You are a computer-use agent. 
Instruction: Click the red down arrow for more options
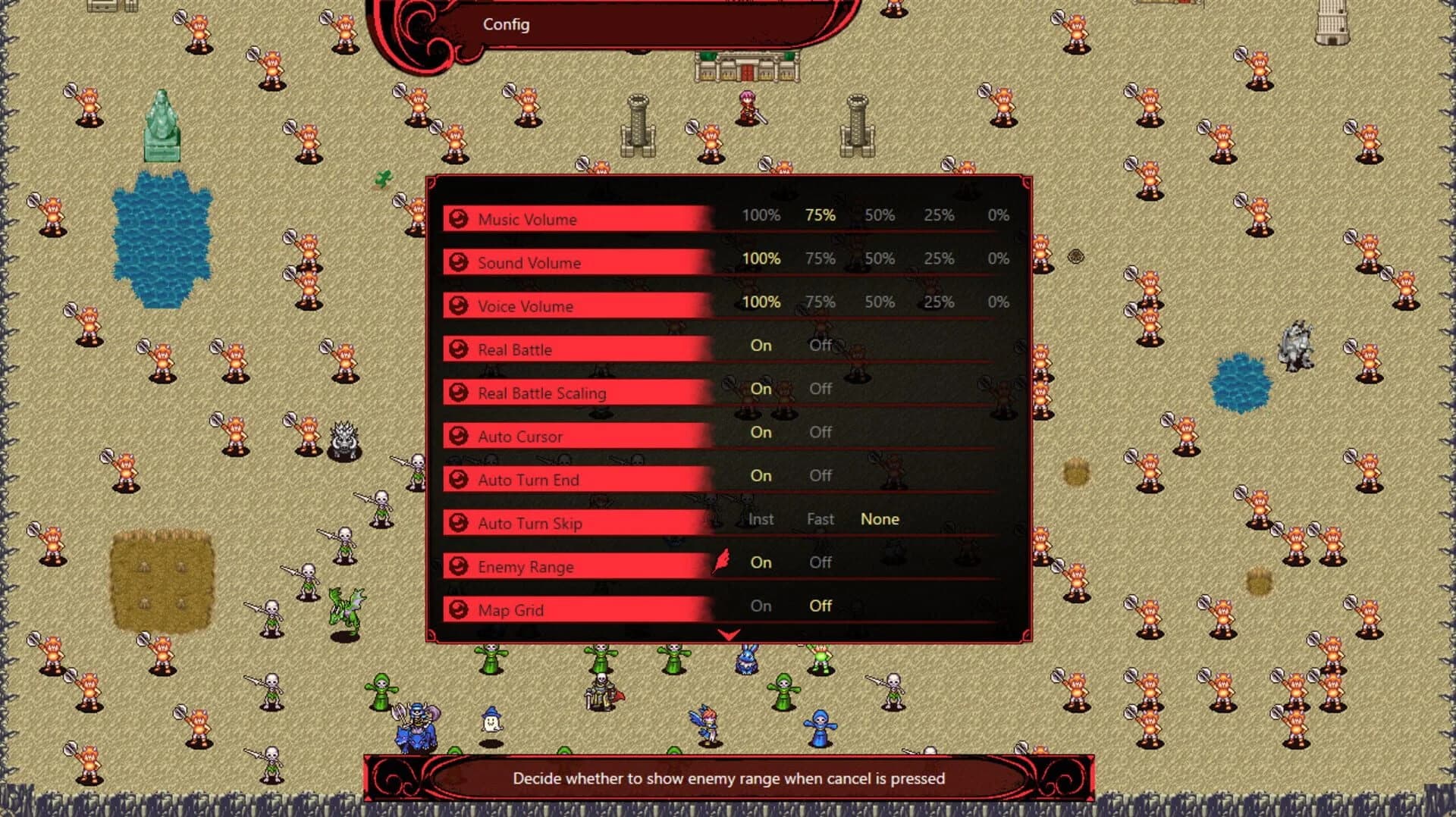click(x=729, y=635)
